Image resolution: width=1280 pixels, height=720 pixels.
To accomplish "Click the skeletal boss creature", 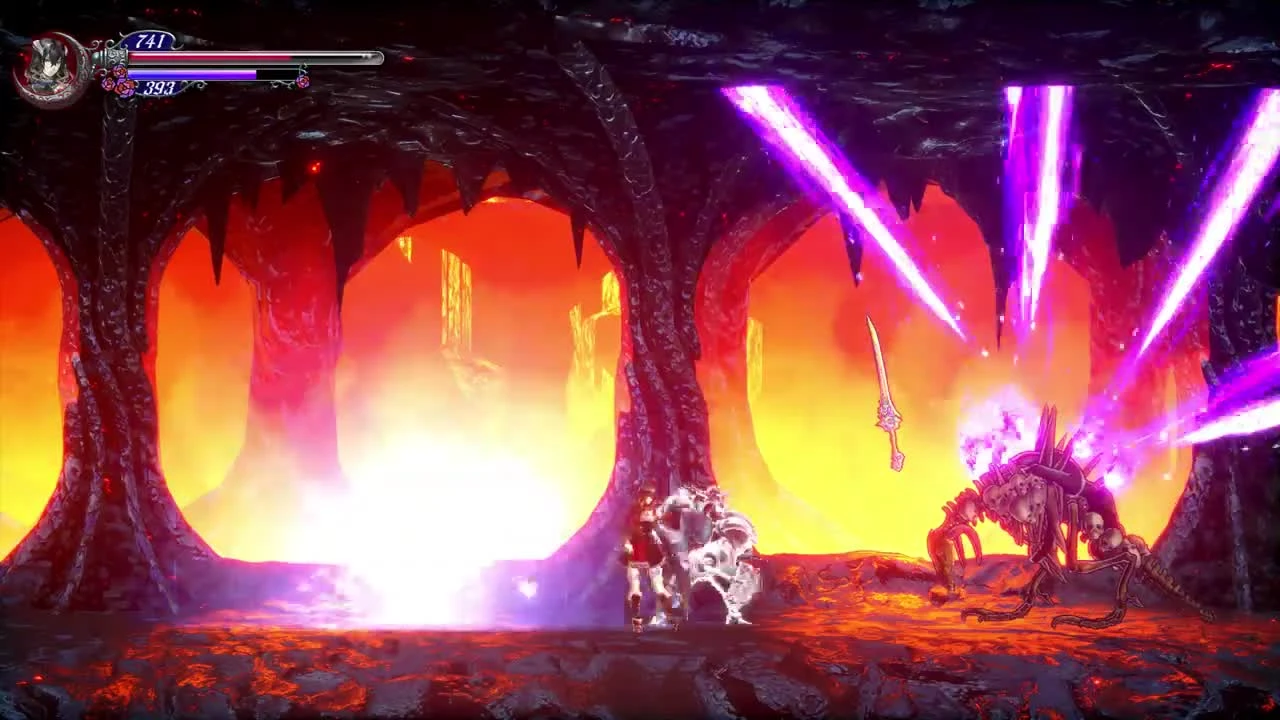I will click(x=1030, y=510).
